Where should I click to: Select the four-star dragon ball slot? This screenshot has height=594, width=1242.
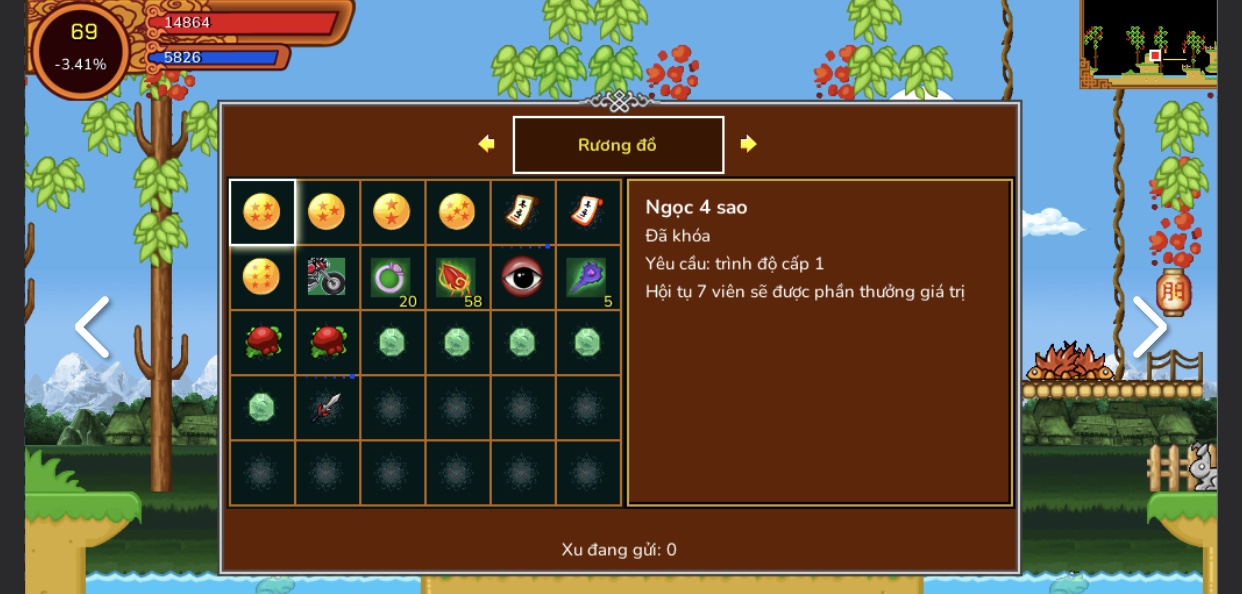point(262,212)
